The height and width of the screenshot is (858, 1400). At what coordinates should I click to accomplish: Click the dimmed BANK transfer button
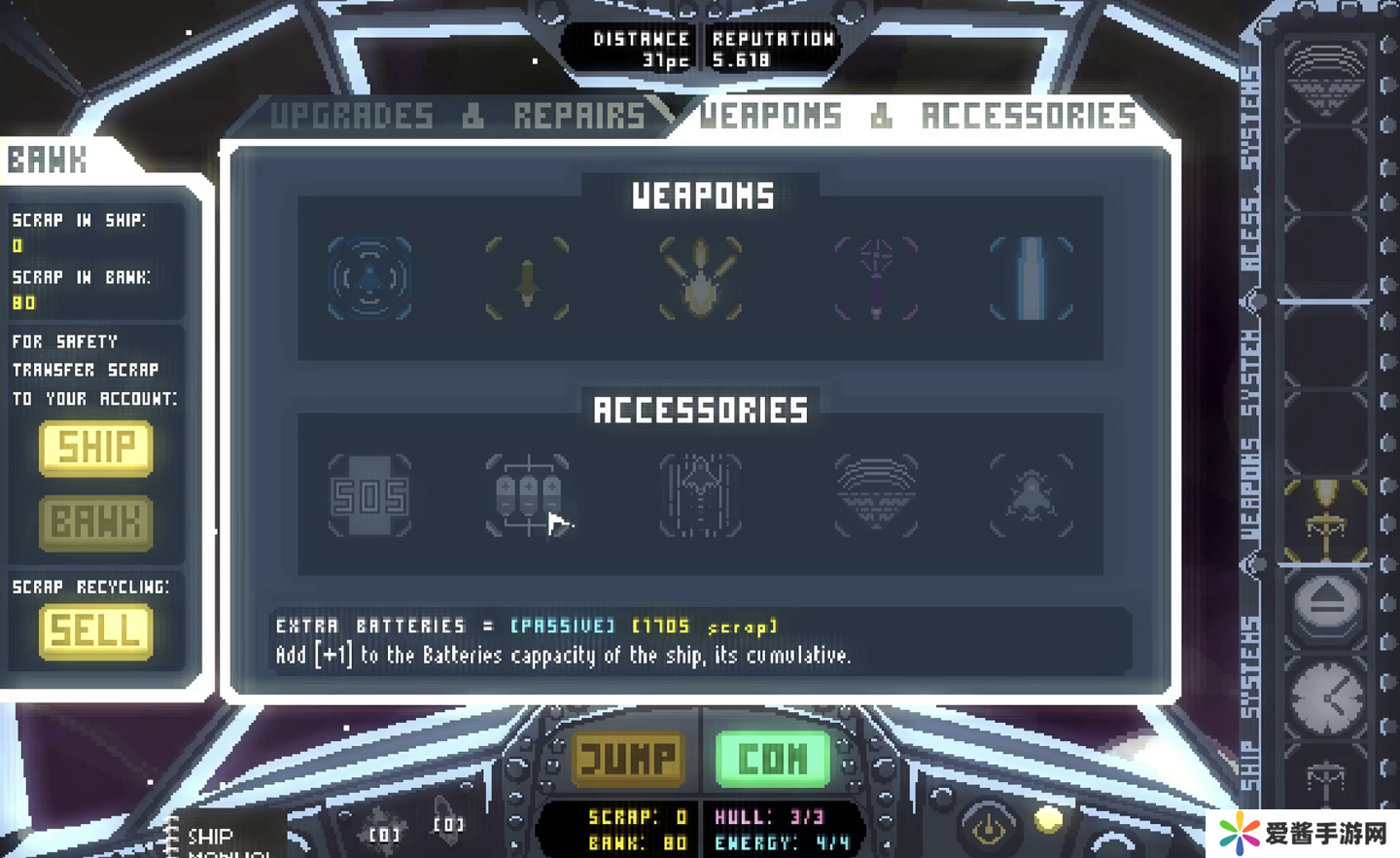95,522
